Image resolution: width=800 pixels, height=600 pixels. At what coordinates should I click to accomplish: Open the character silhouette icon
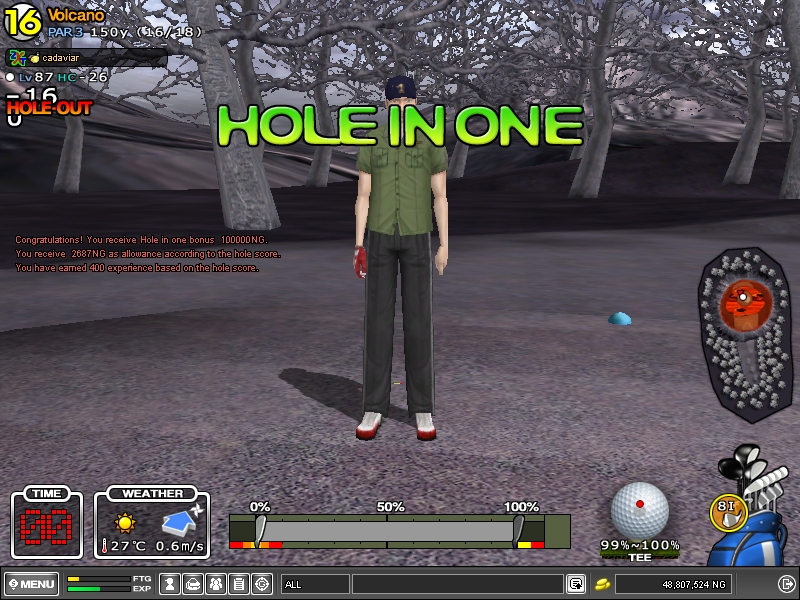tap(171, 583)
